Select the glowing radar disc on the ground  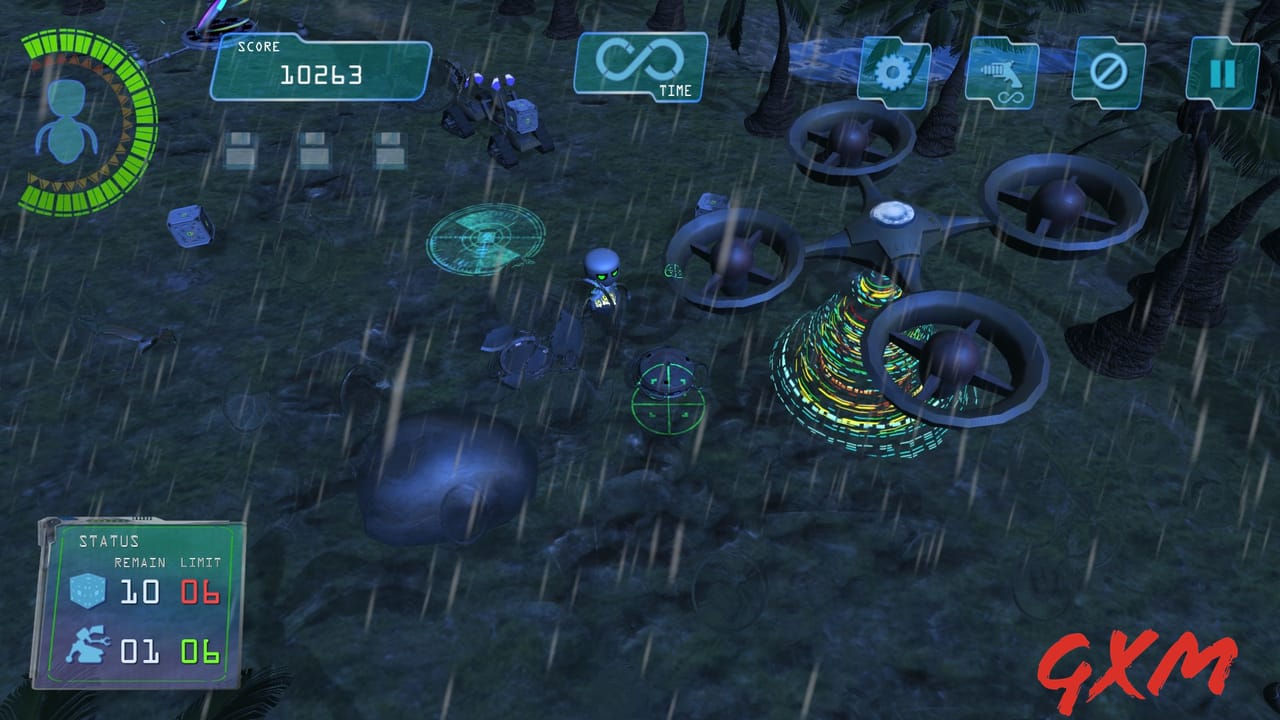pos(484,240)
